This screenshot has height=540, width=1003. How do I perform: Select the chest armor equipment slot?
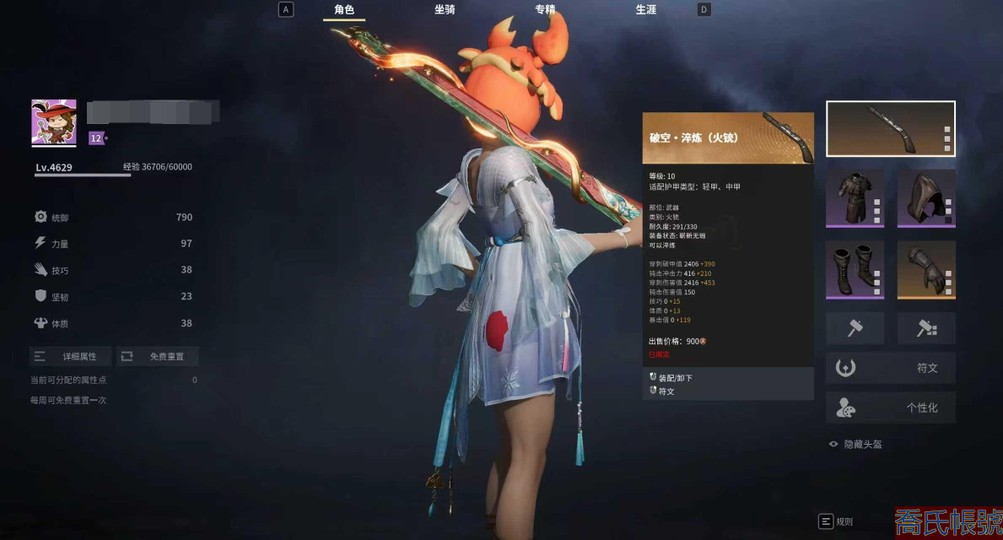pyautogui.click(x=855, y=198)
